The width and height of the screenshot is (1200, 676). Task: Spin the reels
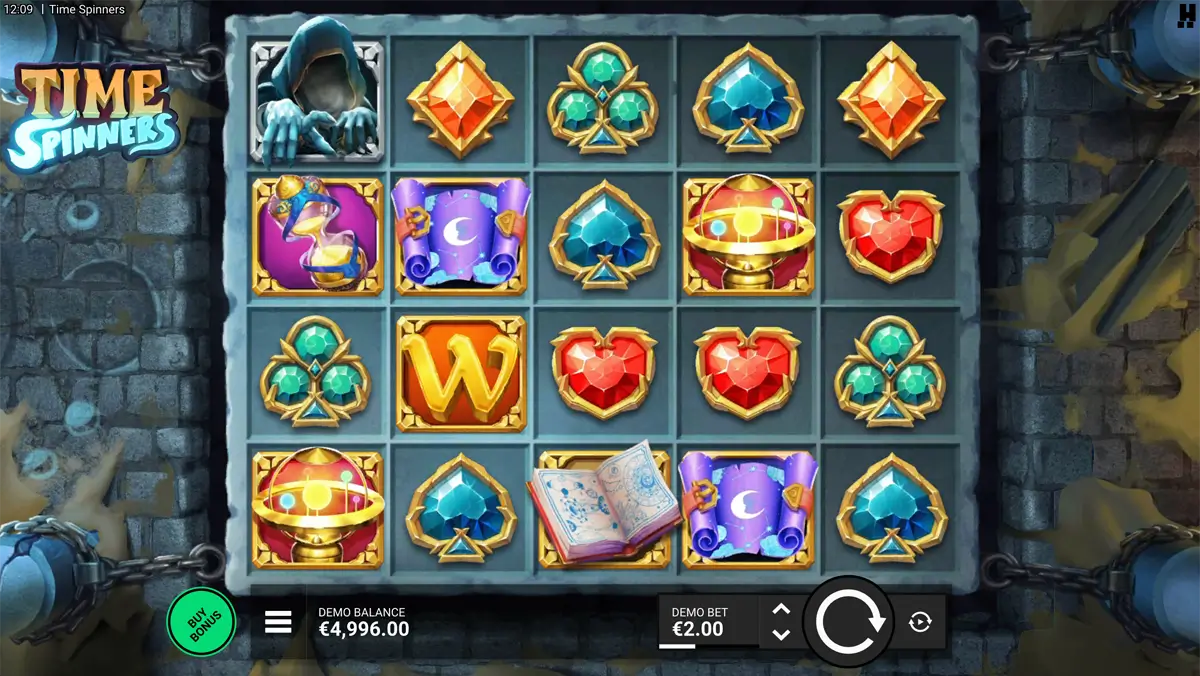pyautogui.click(x=849, y=621)
